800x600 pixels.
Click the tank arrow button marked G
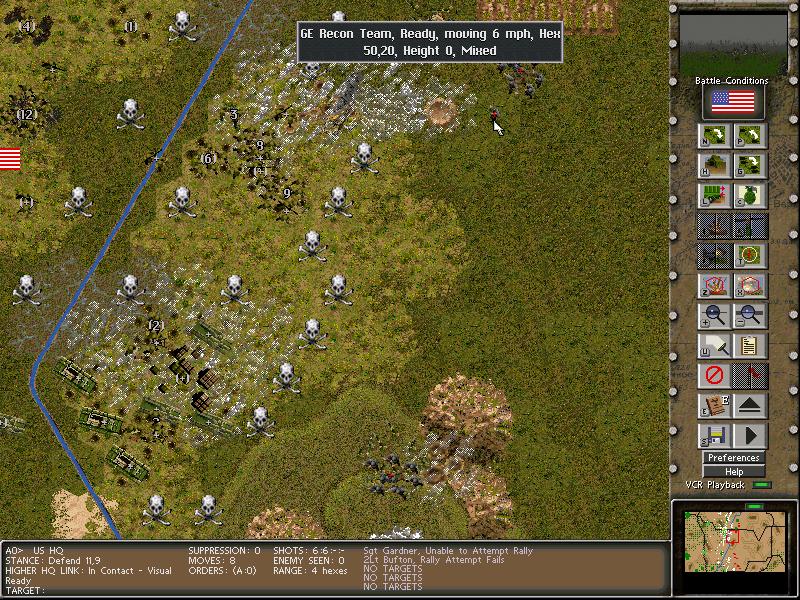tap(750, 165)
